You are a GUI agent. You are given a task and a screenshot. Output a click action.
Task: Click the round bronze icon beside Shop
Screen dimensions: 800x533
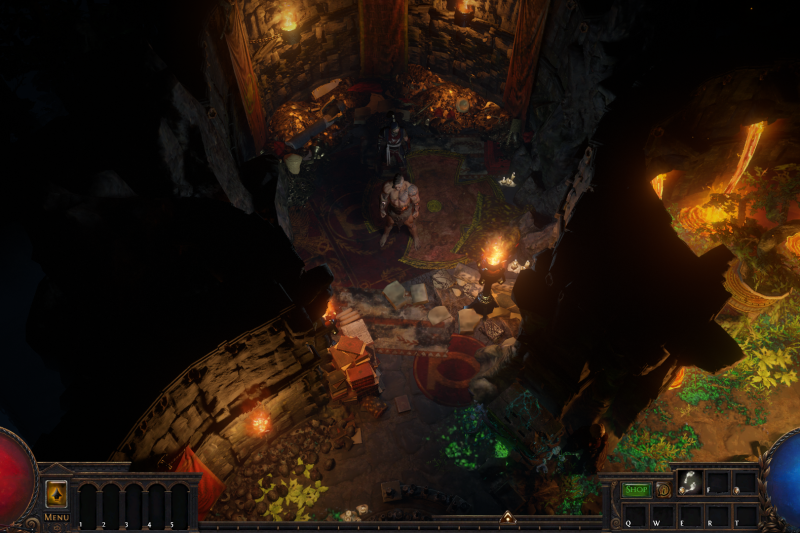[x=662, y=490]
